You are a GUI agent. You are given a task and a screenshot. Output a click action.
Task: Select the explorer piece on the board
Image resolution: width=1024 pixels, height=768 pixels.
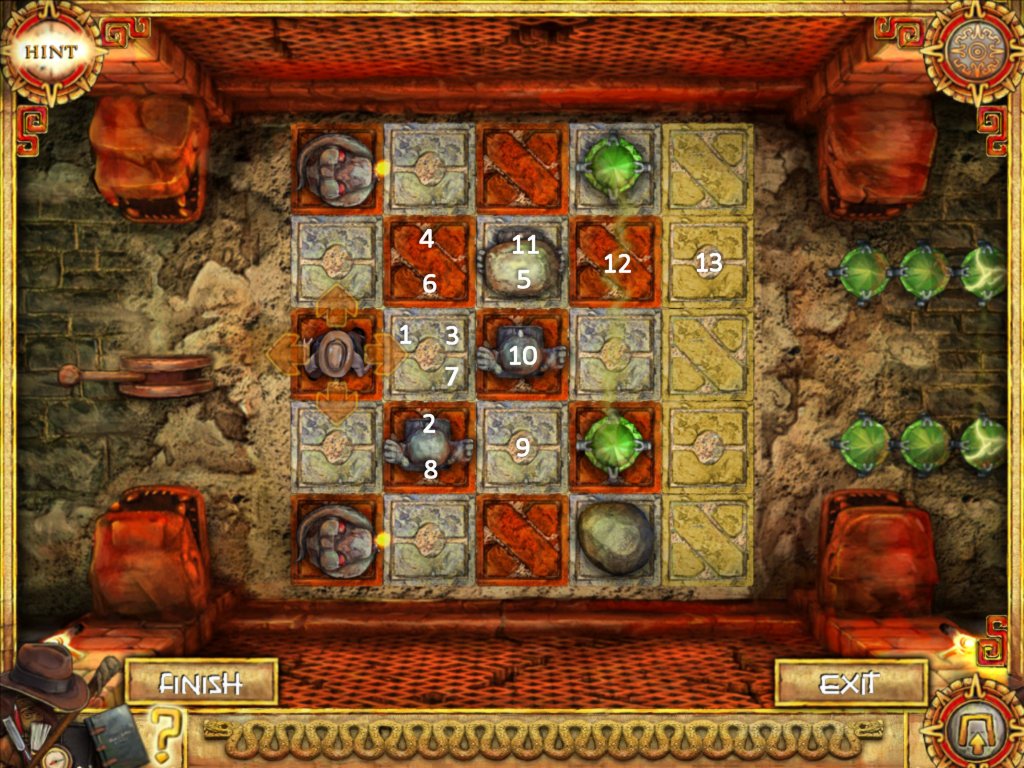337,352
